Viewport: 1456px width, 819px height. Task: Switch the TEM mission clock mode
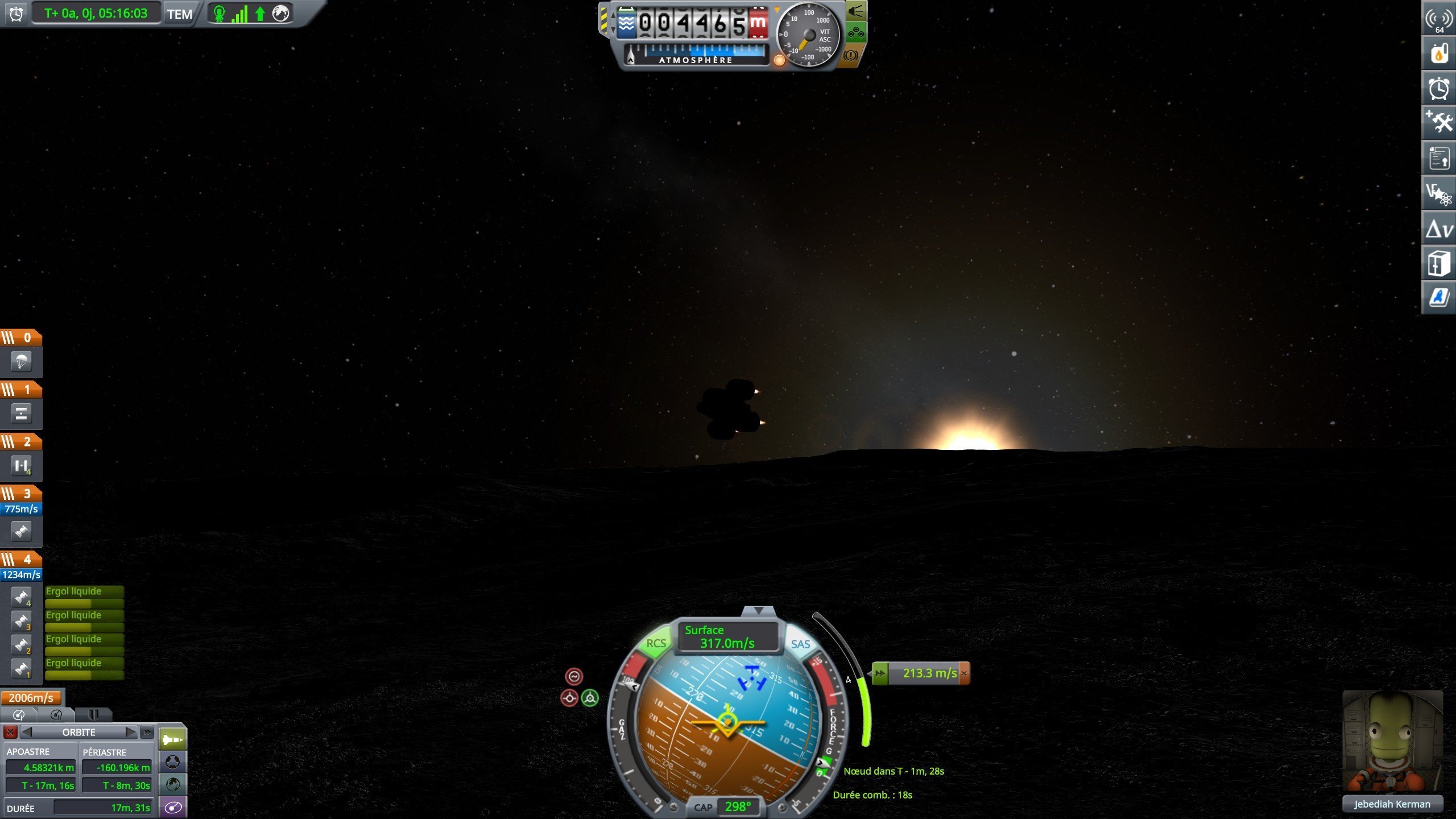pos(180,14)
